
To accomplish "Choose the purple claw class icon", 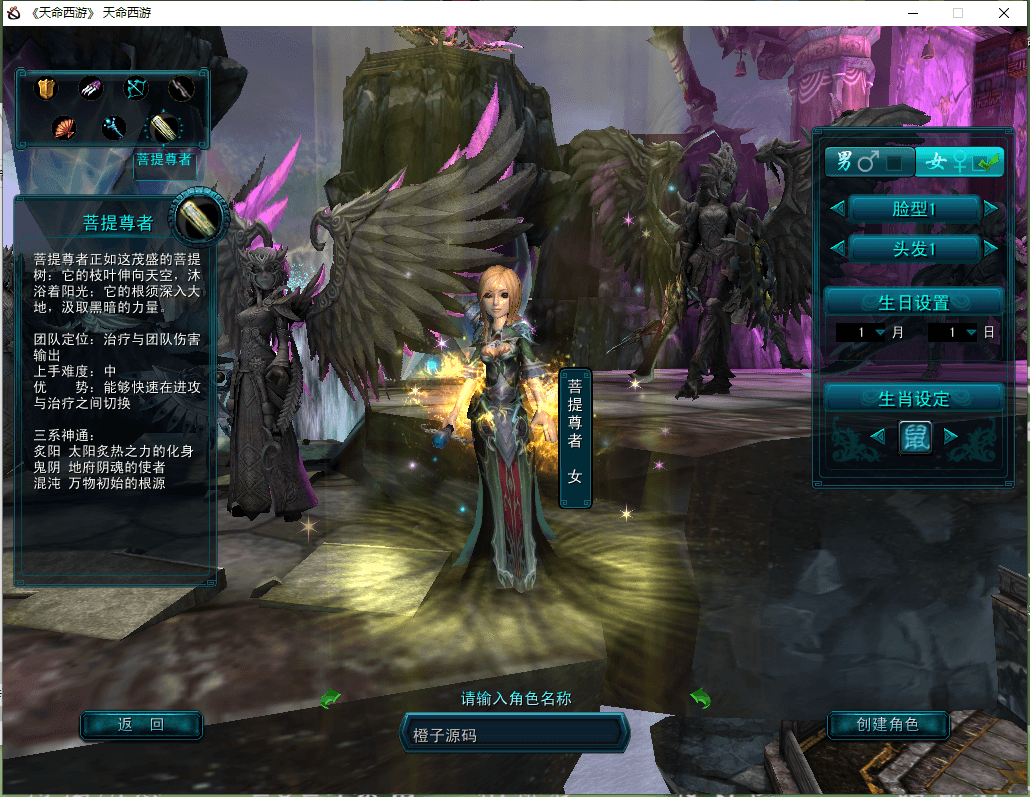I will point(91,90).
